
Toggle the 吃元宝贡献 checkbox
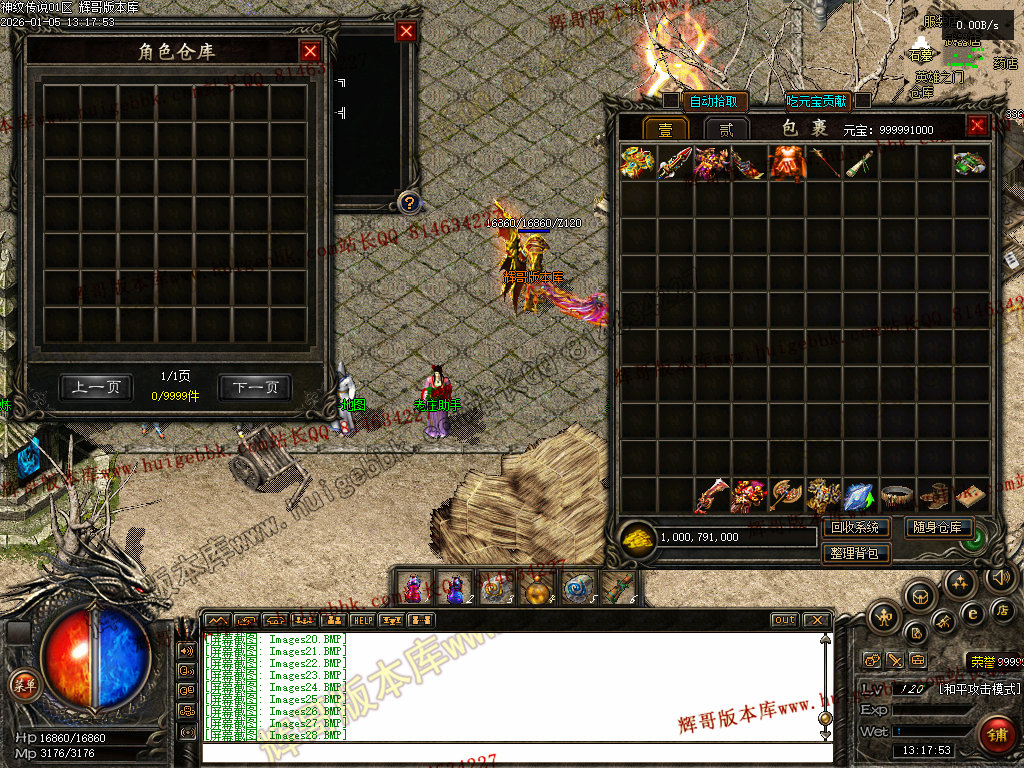[x=862, y=100]
